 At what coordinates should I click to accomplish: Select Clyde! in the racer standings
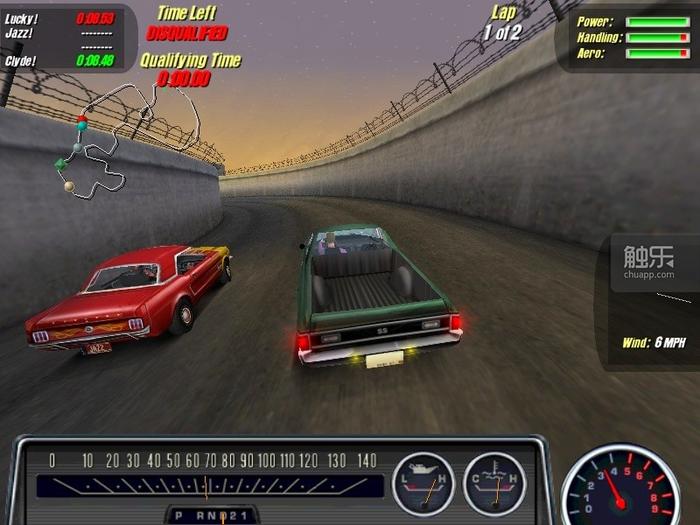pos(21,60)
